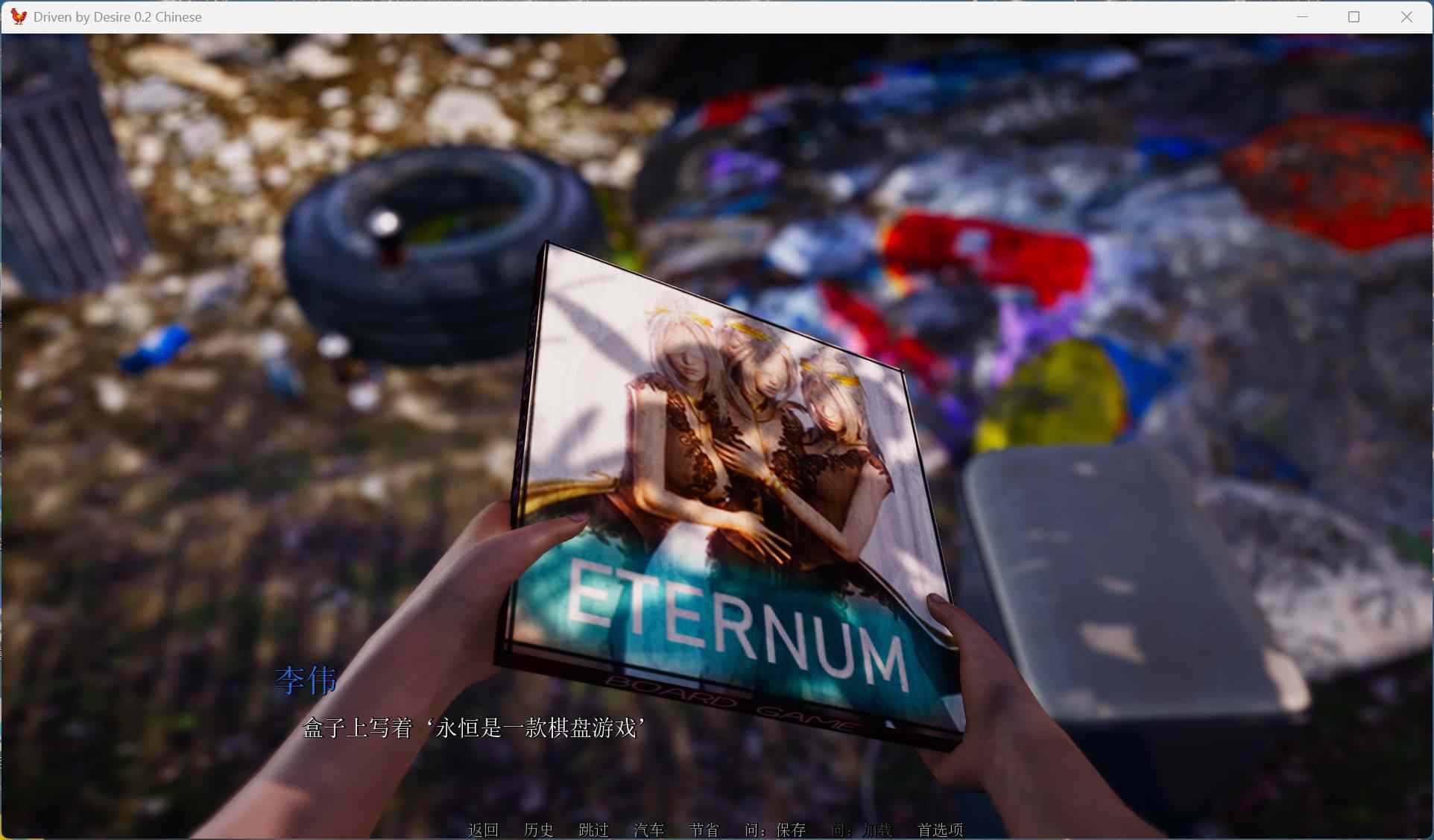Minimize the game window
Viewport: 1434px width, 840px height.
[x=1302, y=17]
